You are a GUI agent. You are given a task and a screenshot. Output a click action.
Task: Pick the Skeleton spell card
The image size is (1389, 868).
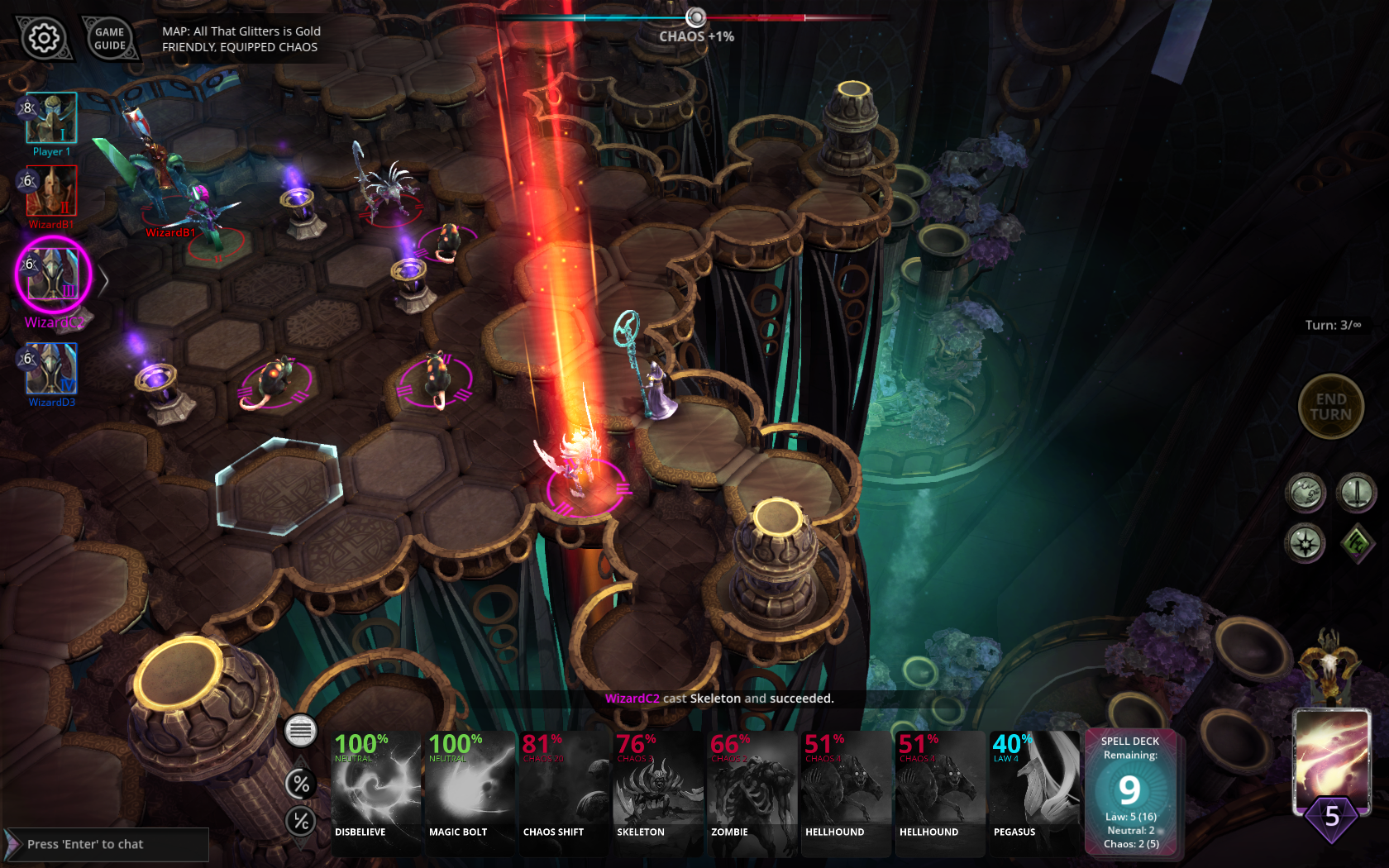tap(659, 792)
